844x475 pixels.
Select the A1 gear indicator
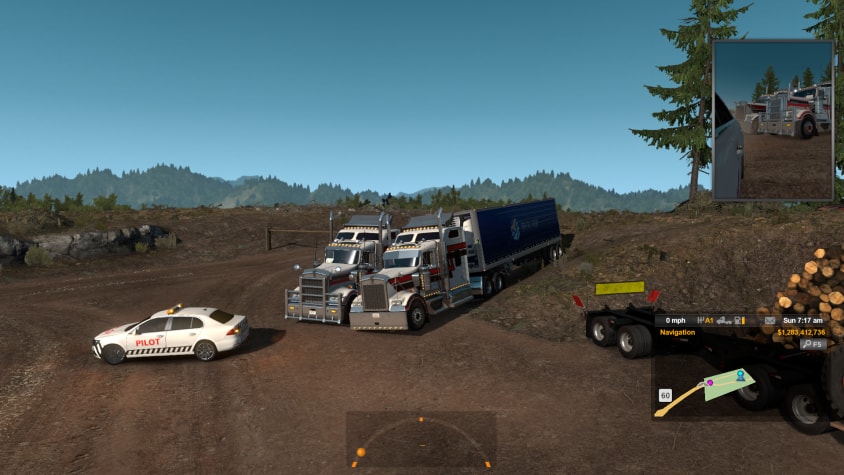[x=705, y=320]
